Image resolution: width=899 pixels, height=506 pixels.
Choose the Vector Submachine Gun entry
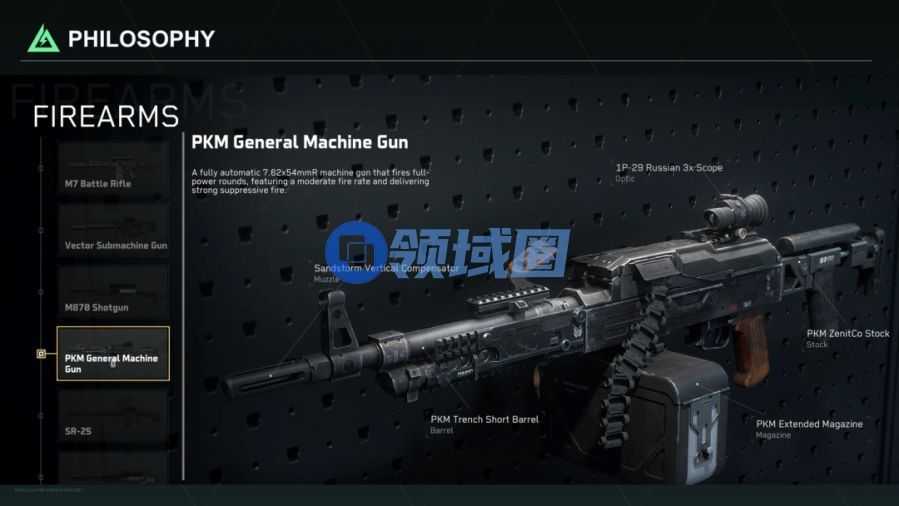pyautogui.click(x=113, y=233)
